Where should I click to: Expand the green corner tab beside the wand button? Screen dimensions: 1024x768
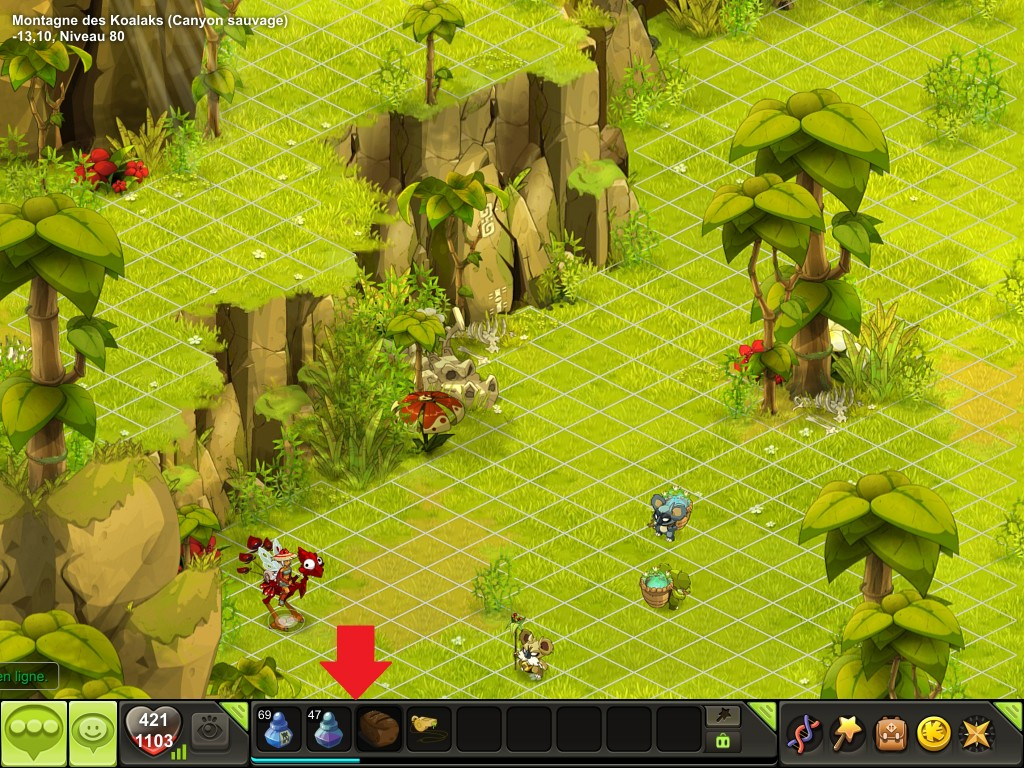762,713
